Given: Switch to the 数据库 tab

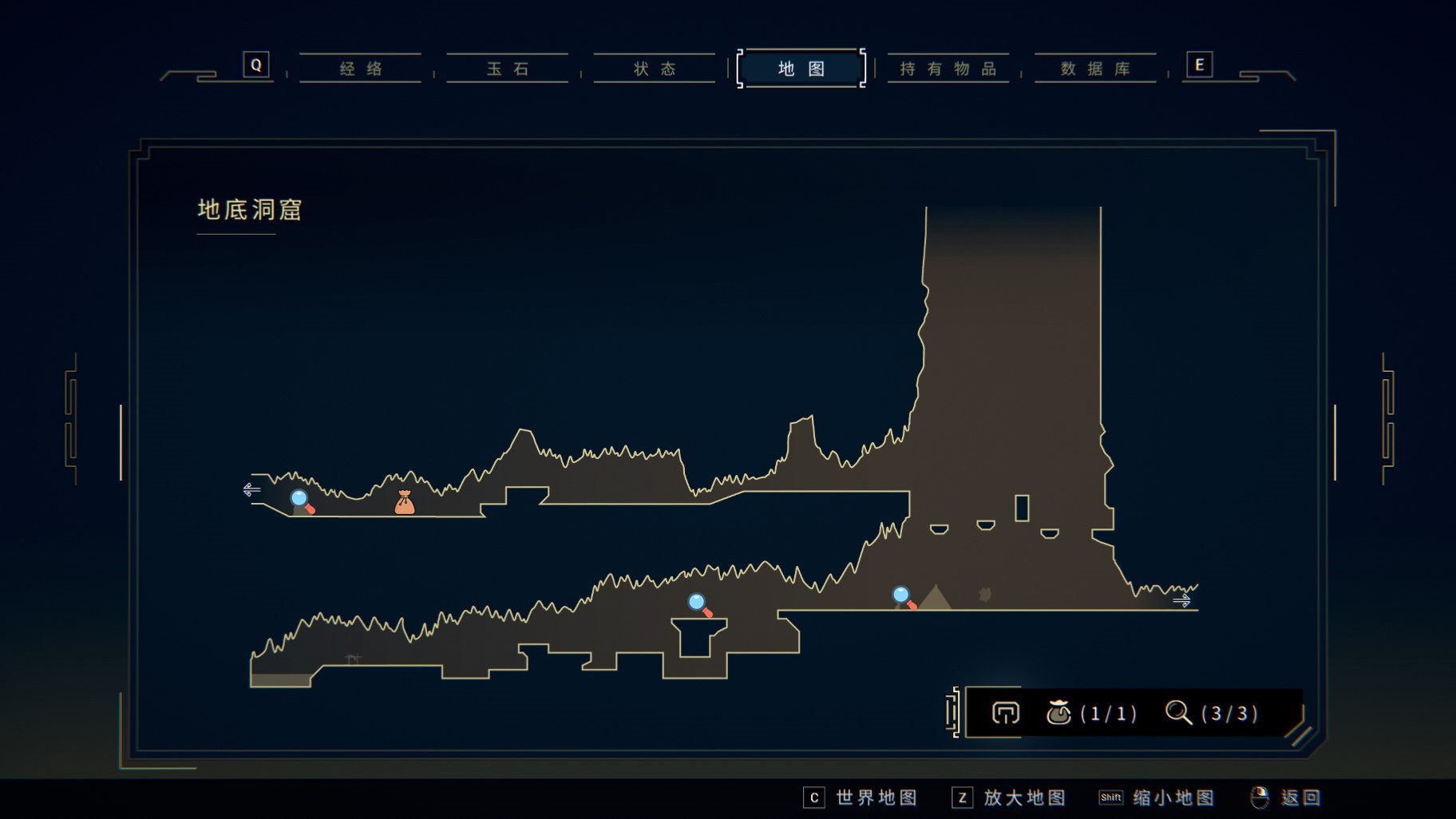Looking at the screenshot, I should (1095, 69).
